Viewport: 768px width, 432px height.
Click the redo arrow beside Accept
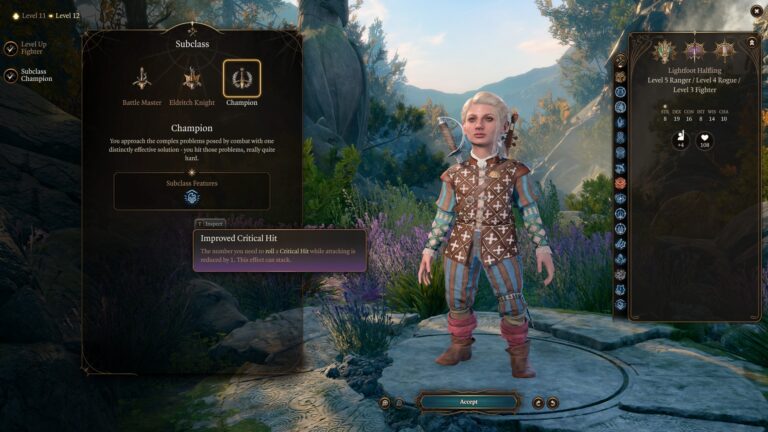553,402
